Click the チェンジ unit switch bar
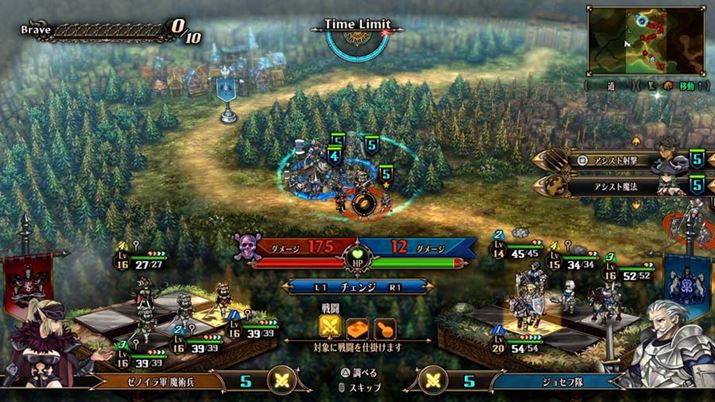Screen dimensions: 715x402 (x=357, y=286)
